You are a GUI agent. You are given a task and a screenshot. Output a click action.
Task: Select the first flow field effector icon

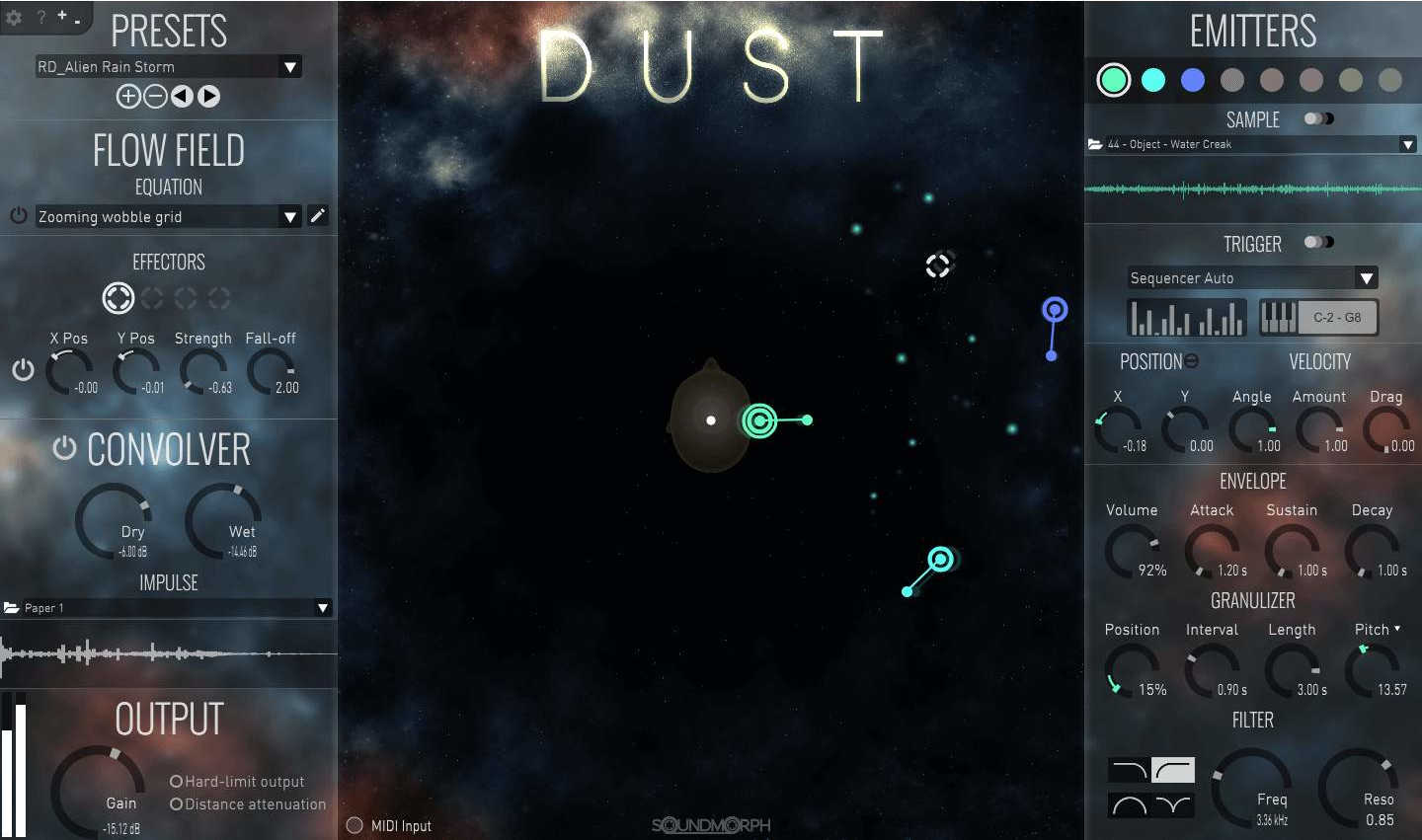118,298
